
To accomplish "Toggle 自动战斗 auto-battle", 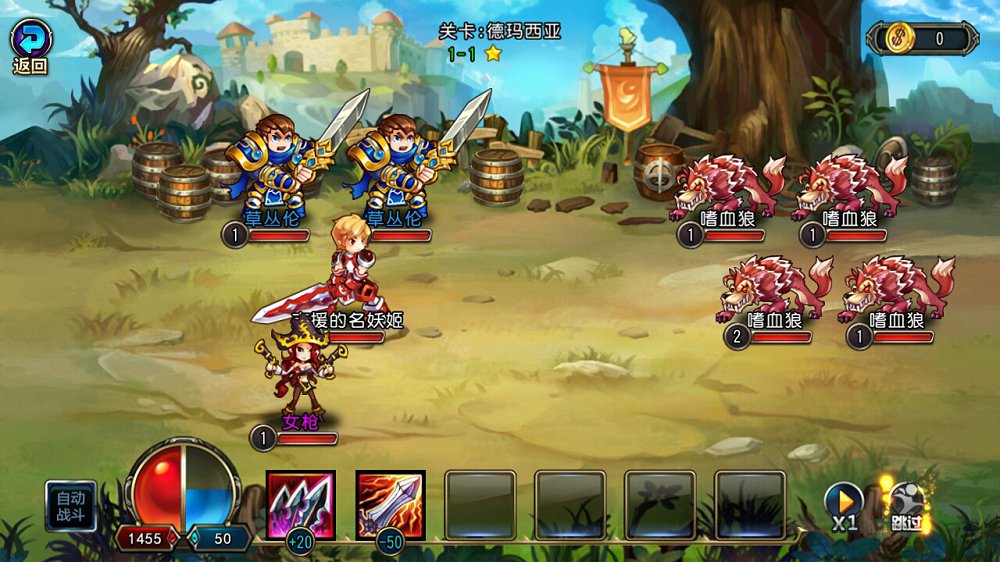I will click(x=71, y=506).
